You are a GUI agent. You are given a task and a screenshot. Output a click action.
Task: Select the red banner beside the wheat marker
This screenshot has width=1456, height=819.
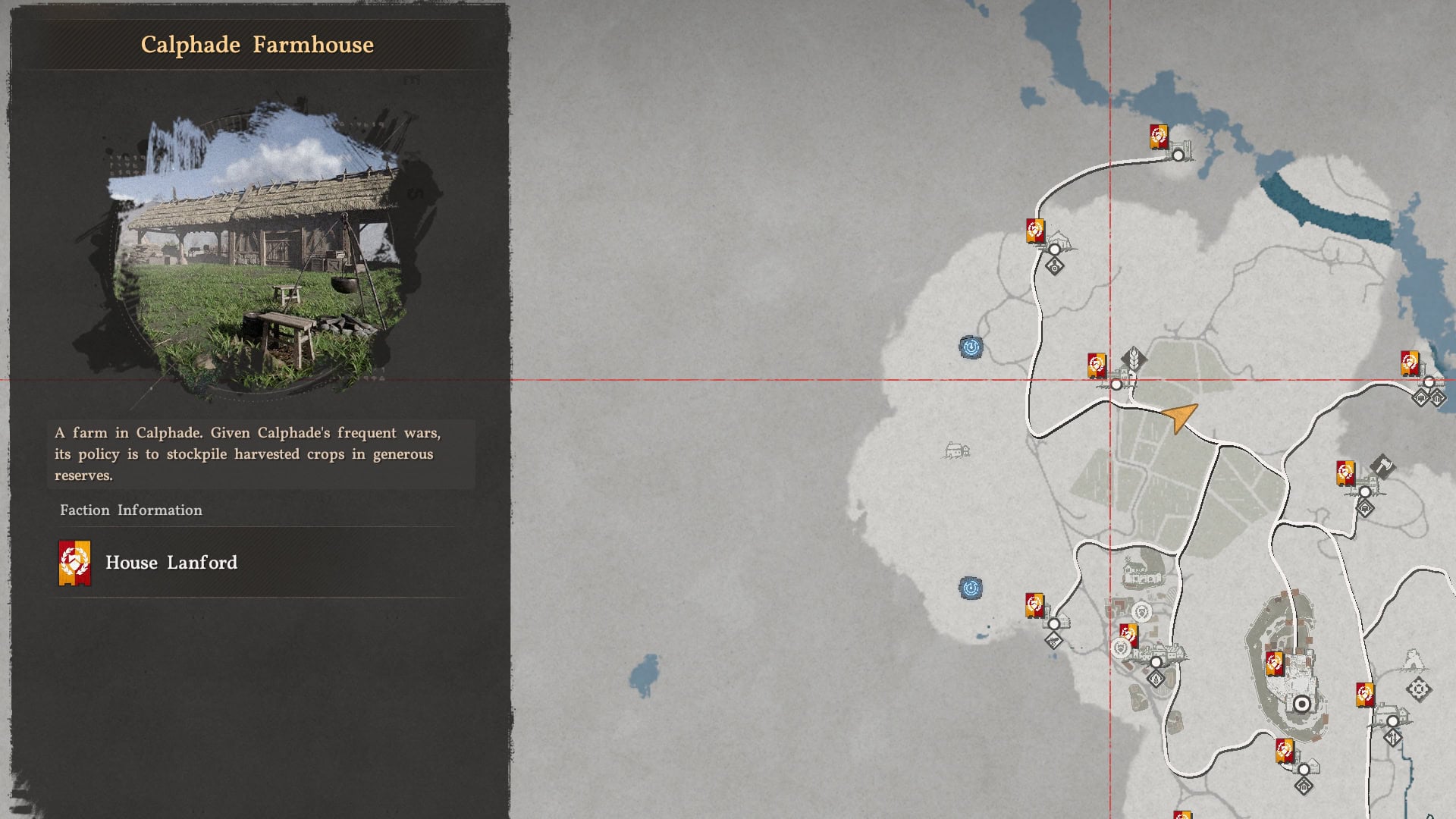point(1096,365)
